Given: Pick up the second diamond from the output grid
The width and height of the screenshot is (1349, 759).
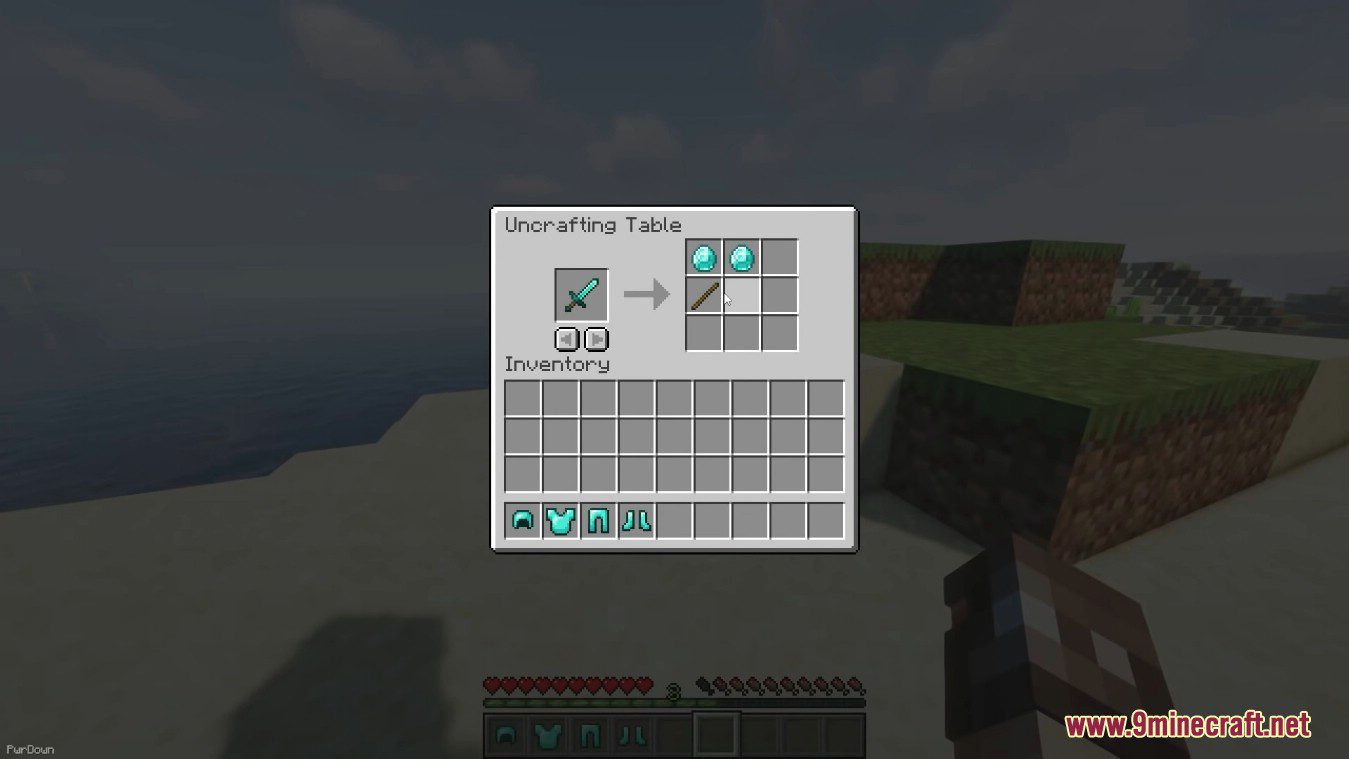Looking at the screenshot, I should (740, 257).
